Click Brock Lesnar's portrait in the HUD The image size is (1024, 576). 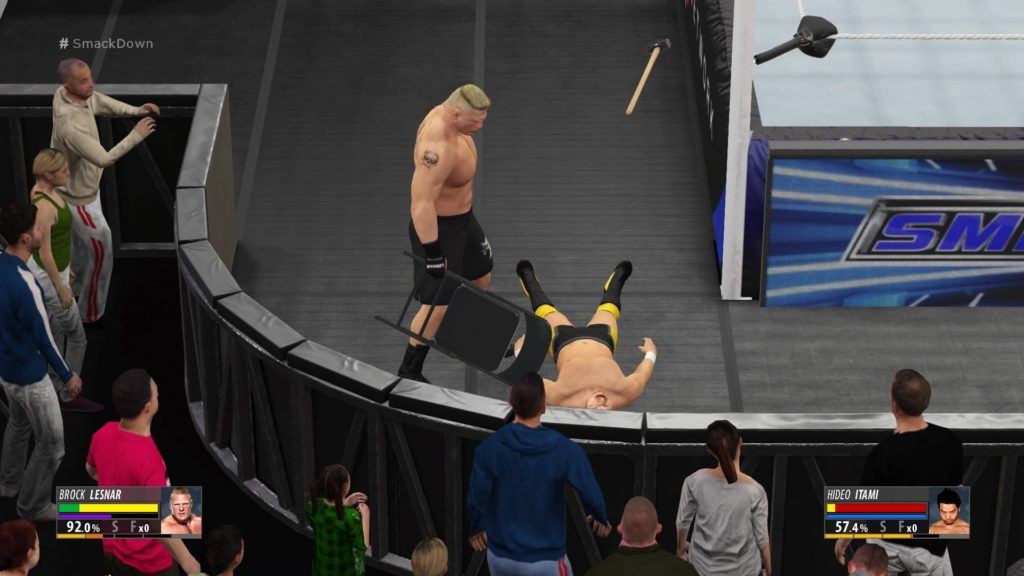pyautogui.click(x=181, y=511)
